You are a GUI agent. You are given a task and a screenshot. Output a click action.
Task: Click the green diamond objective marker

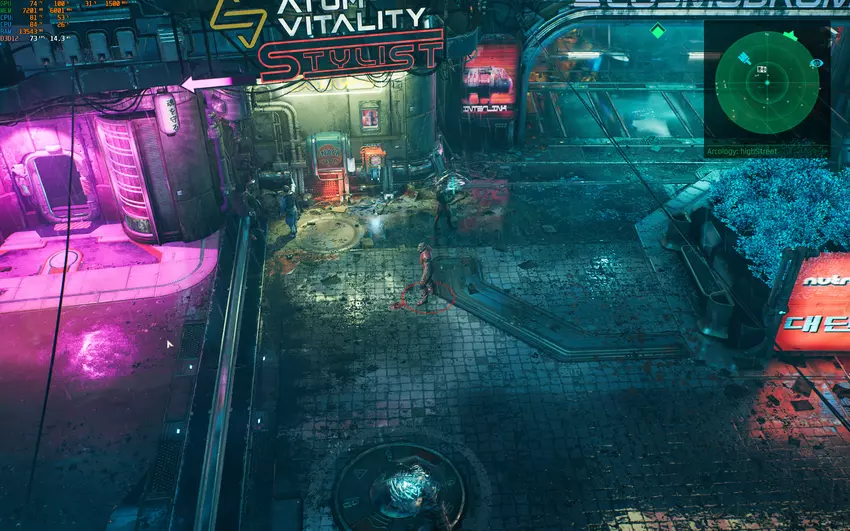(x=657, y=31)
